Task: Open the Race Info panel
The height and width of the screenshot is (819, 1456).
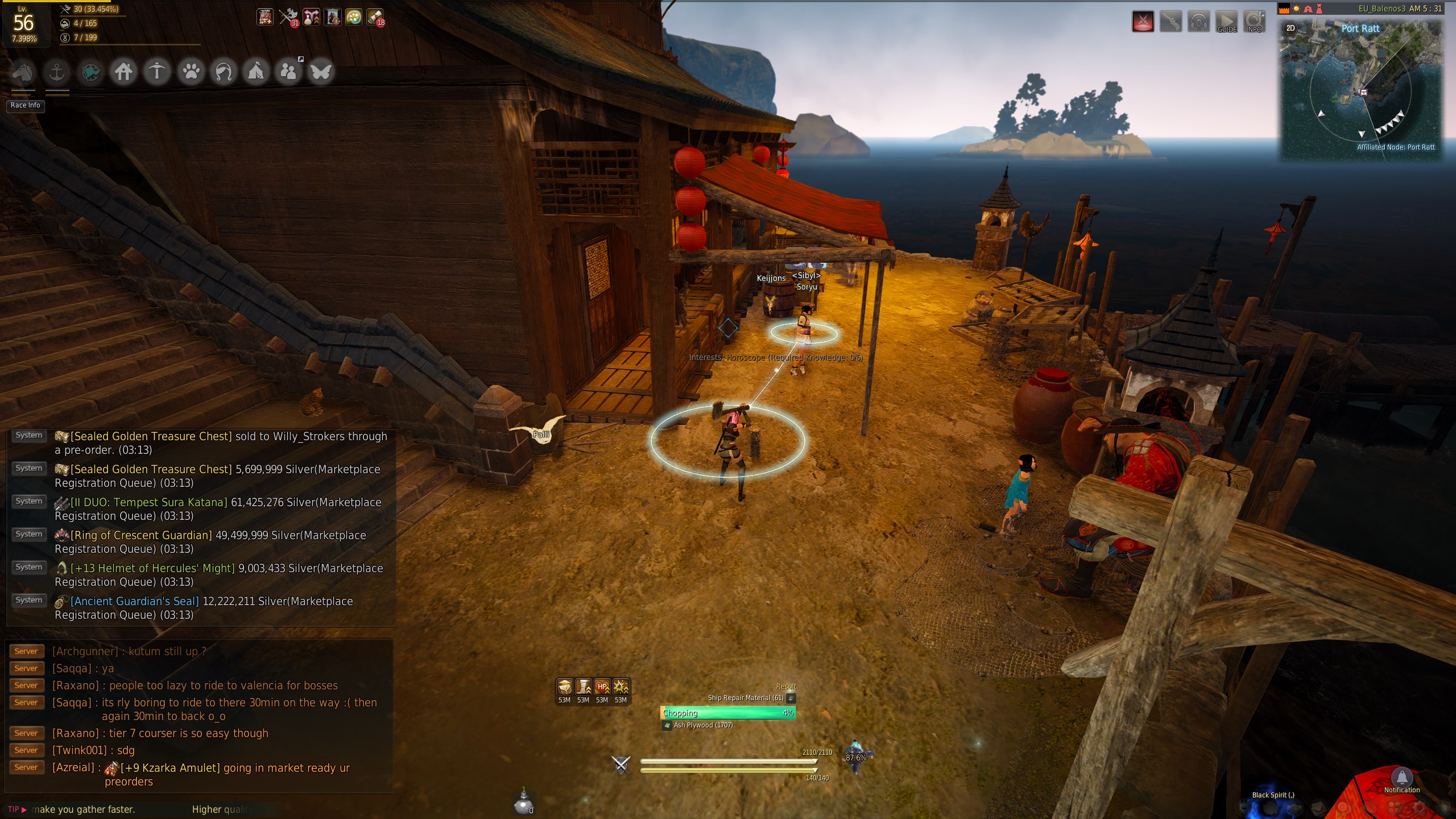Action: [x=26, y=105]
